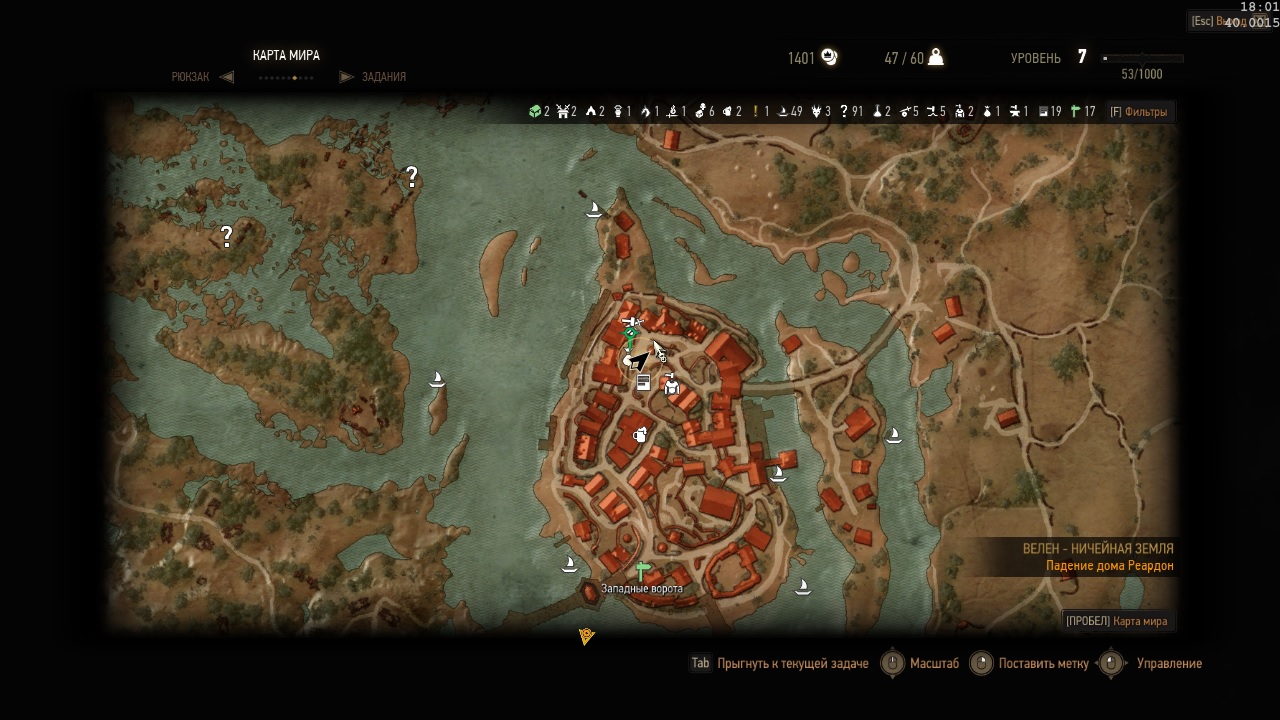Select the Западные ворота signpost marker
Image resolution: width=1280 pixels, height=720 pixels.
(641, 571)
